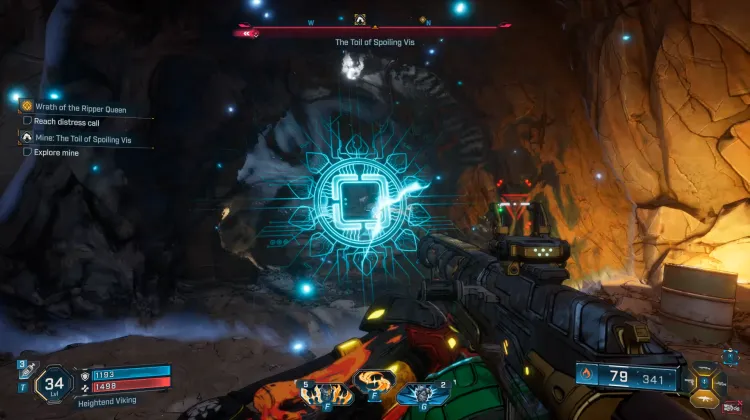Throw the blue grenade ordnance icon
Viewport: 750px width, 420px height.
pyautogui.click(x=422, y=392)
